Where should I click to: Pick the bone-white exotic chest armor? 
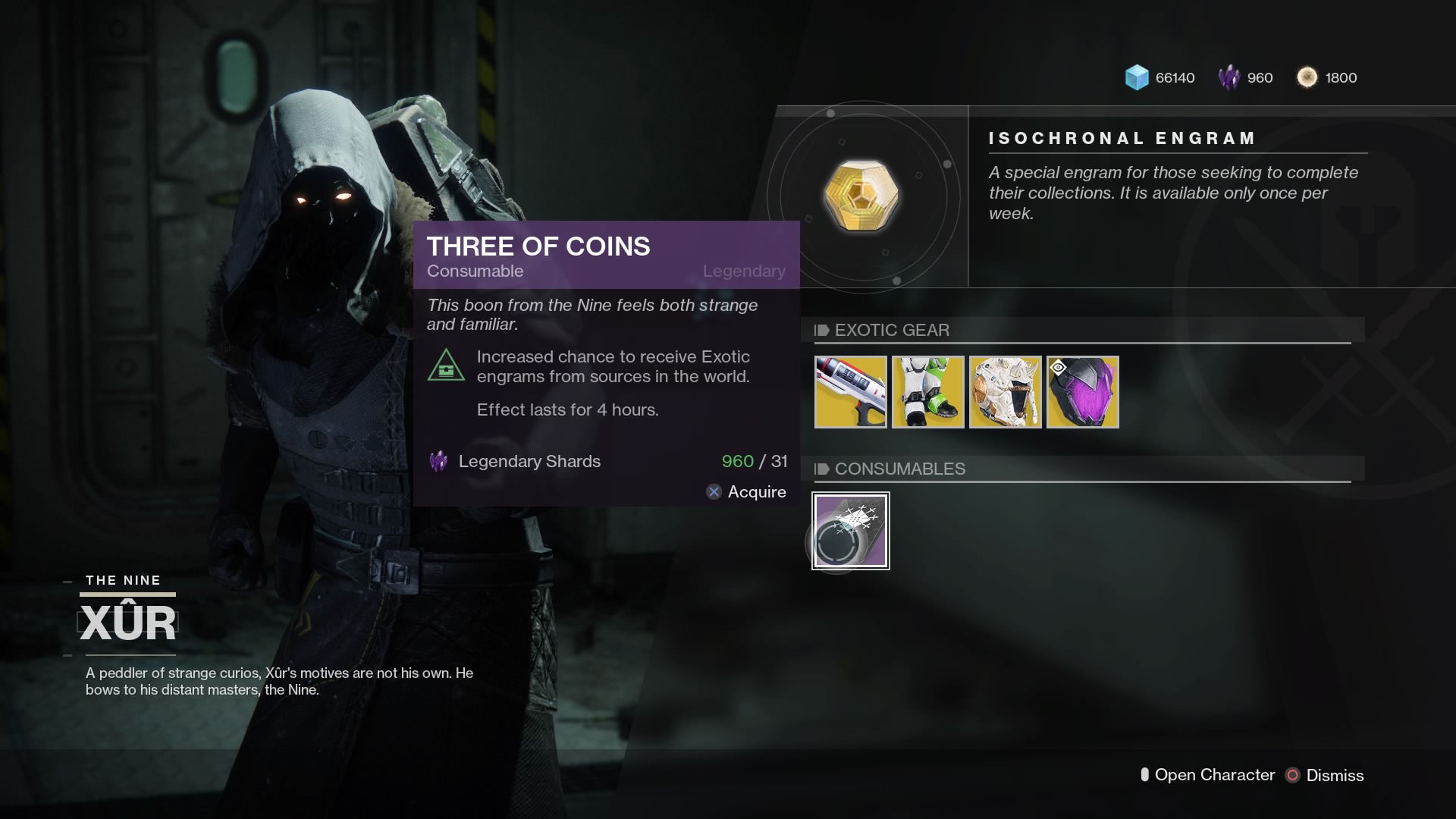pyautogui.click(x=1006, y=392)
